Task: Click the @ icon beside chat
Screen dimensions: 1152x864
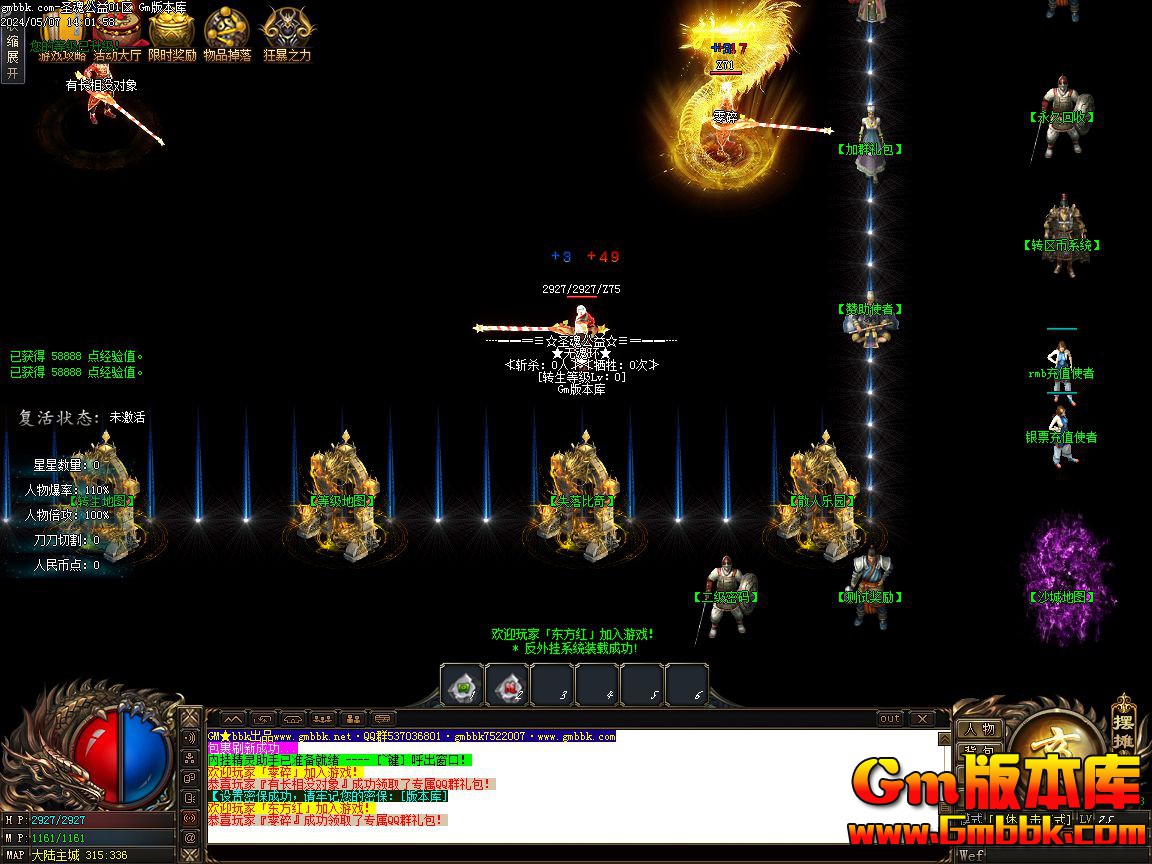Action: point(190,836)
